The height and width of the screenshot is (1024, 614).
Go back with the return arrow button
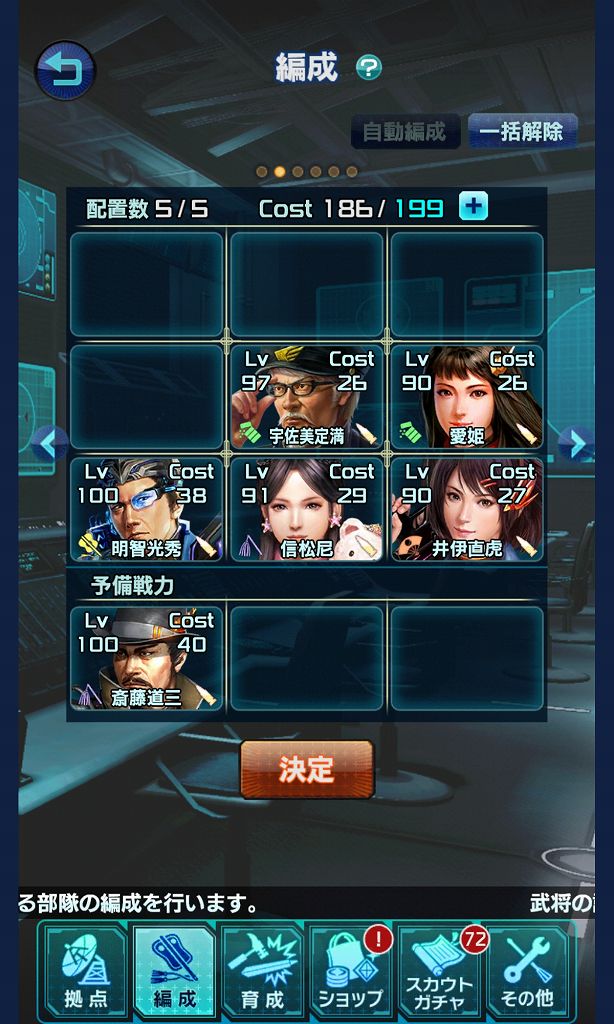click(x=65, y=70)
